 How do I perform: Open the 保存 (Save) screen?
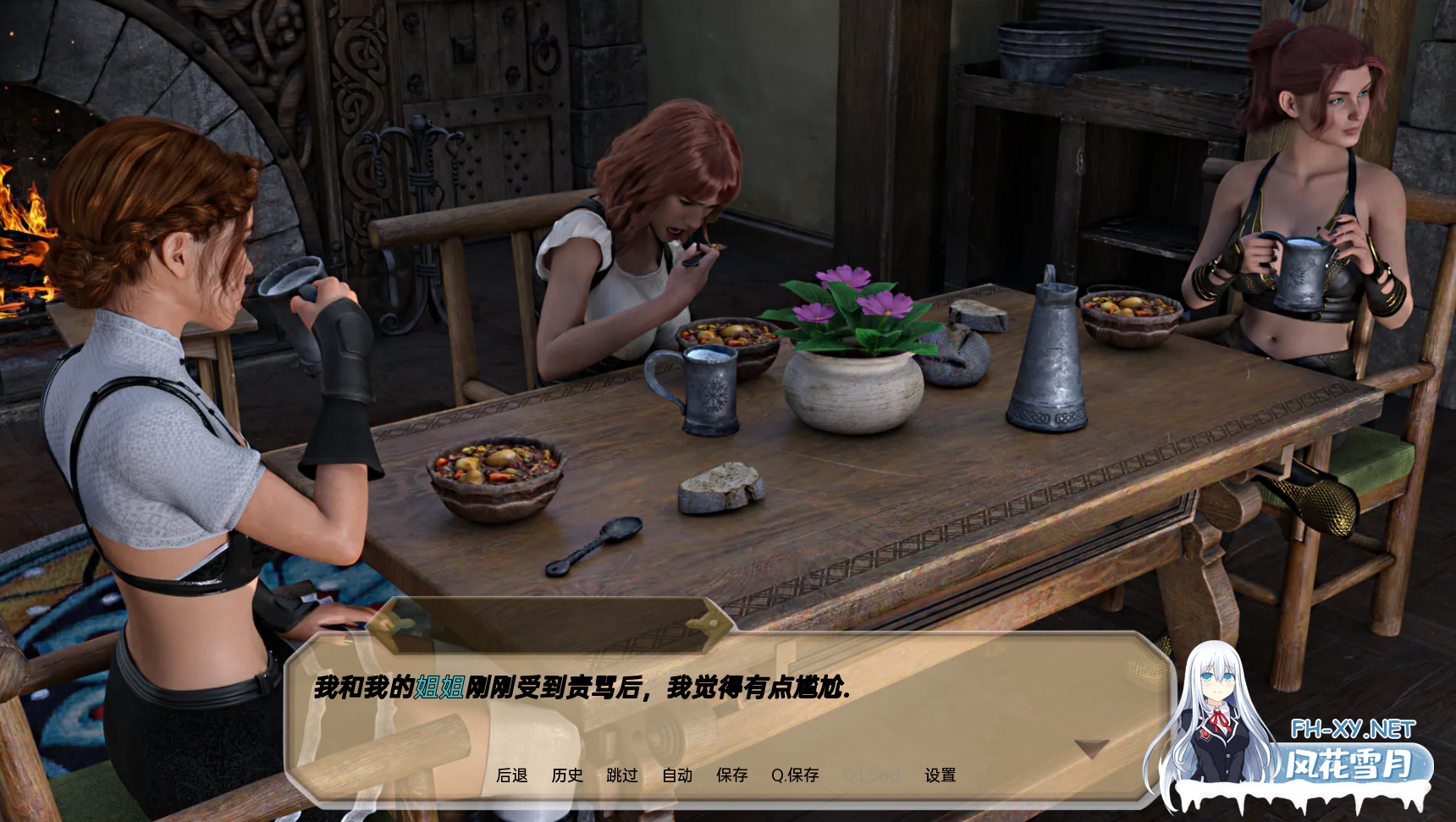(732, 775)
